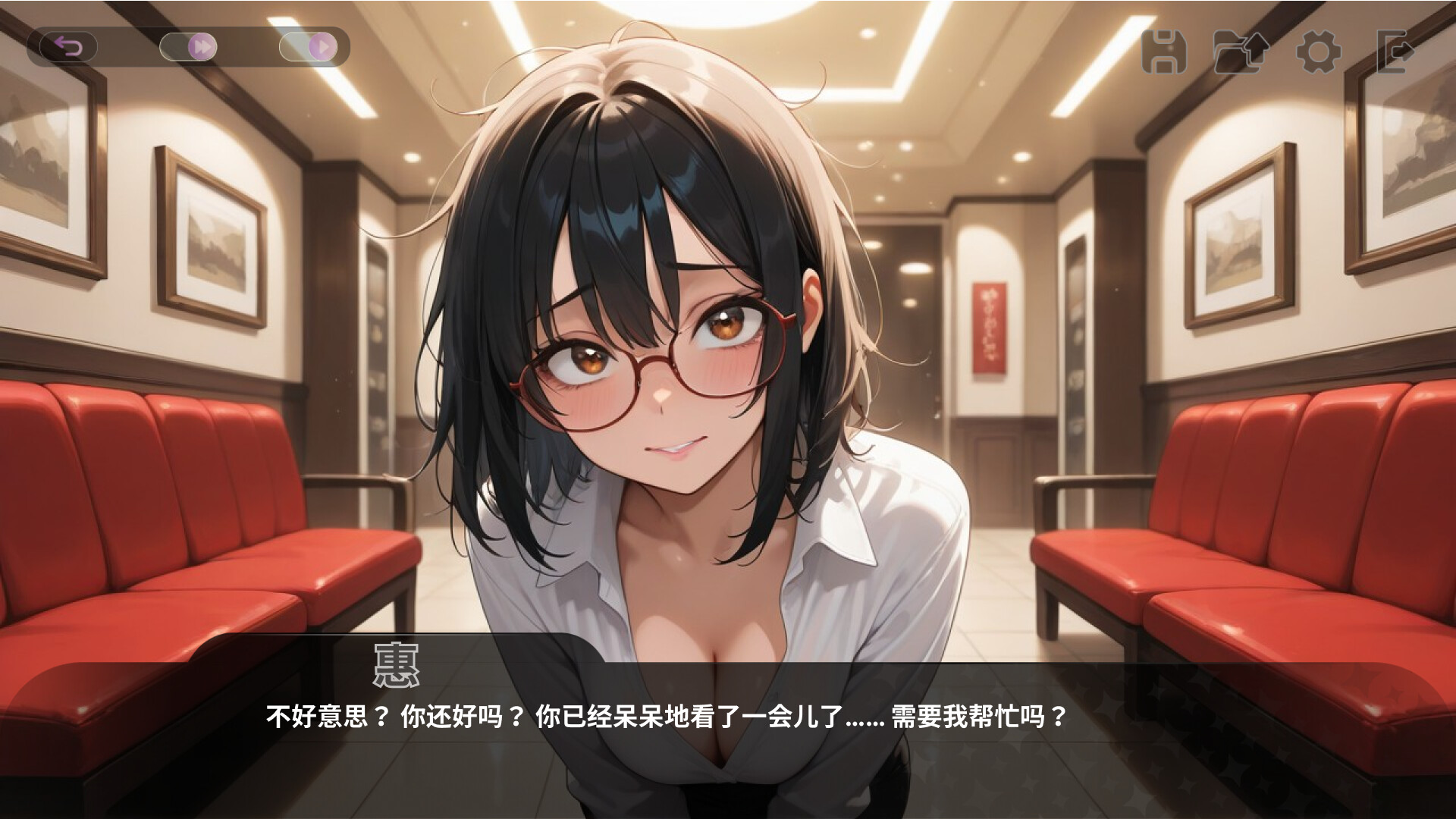This screenshot has width=1456, height=819.
Task: Click the purple back arrow button
Action: [68, 48]
